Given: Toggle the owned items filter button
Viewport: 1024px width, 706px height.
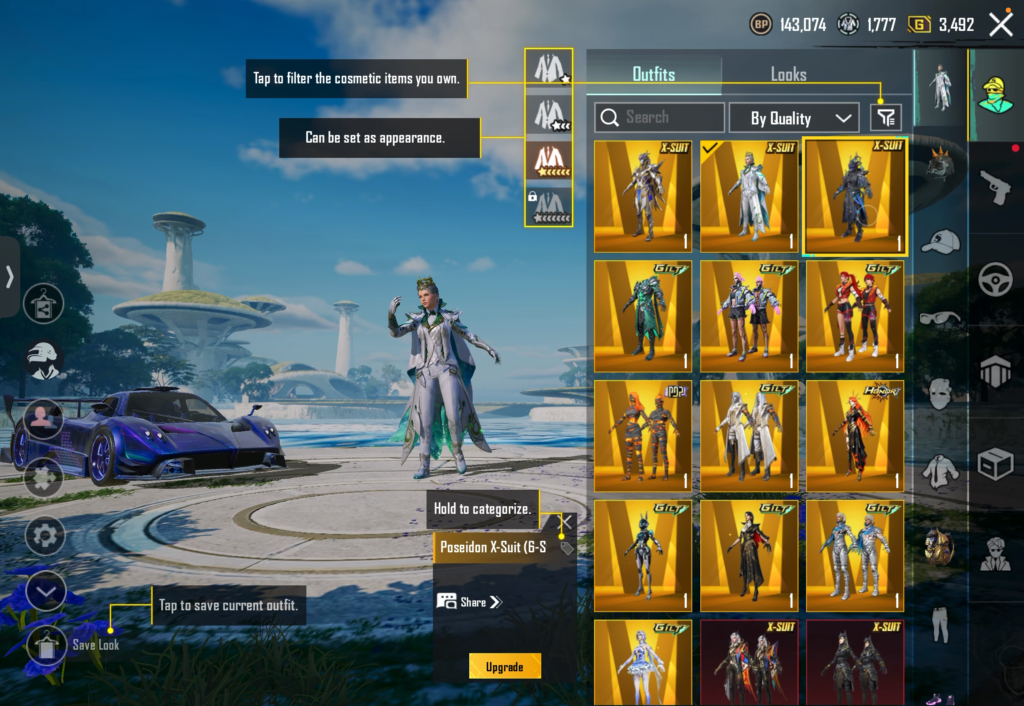Looking at the screenshot, I should coord(886,118).
